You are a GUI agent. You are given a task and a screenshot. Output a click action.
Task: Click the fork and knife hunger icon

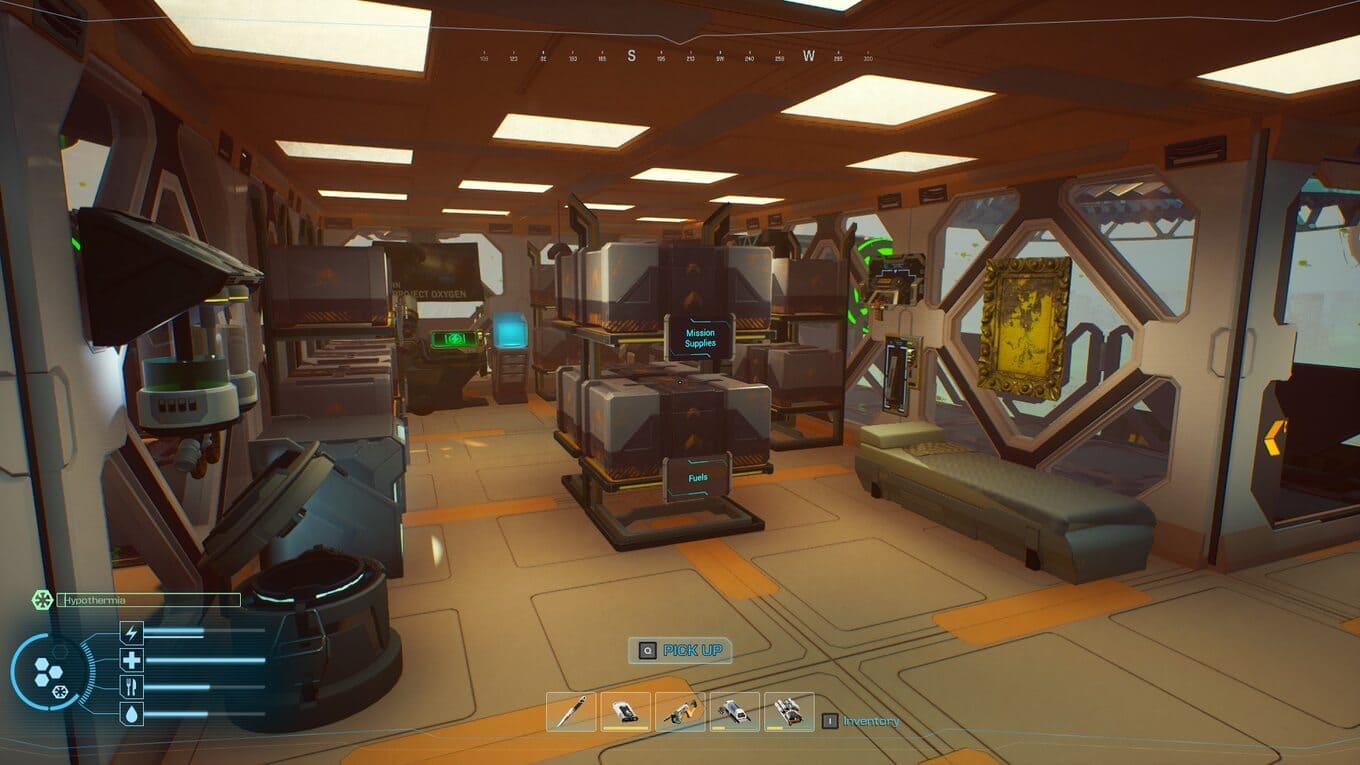click(x=132, y=687)
